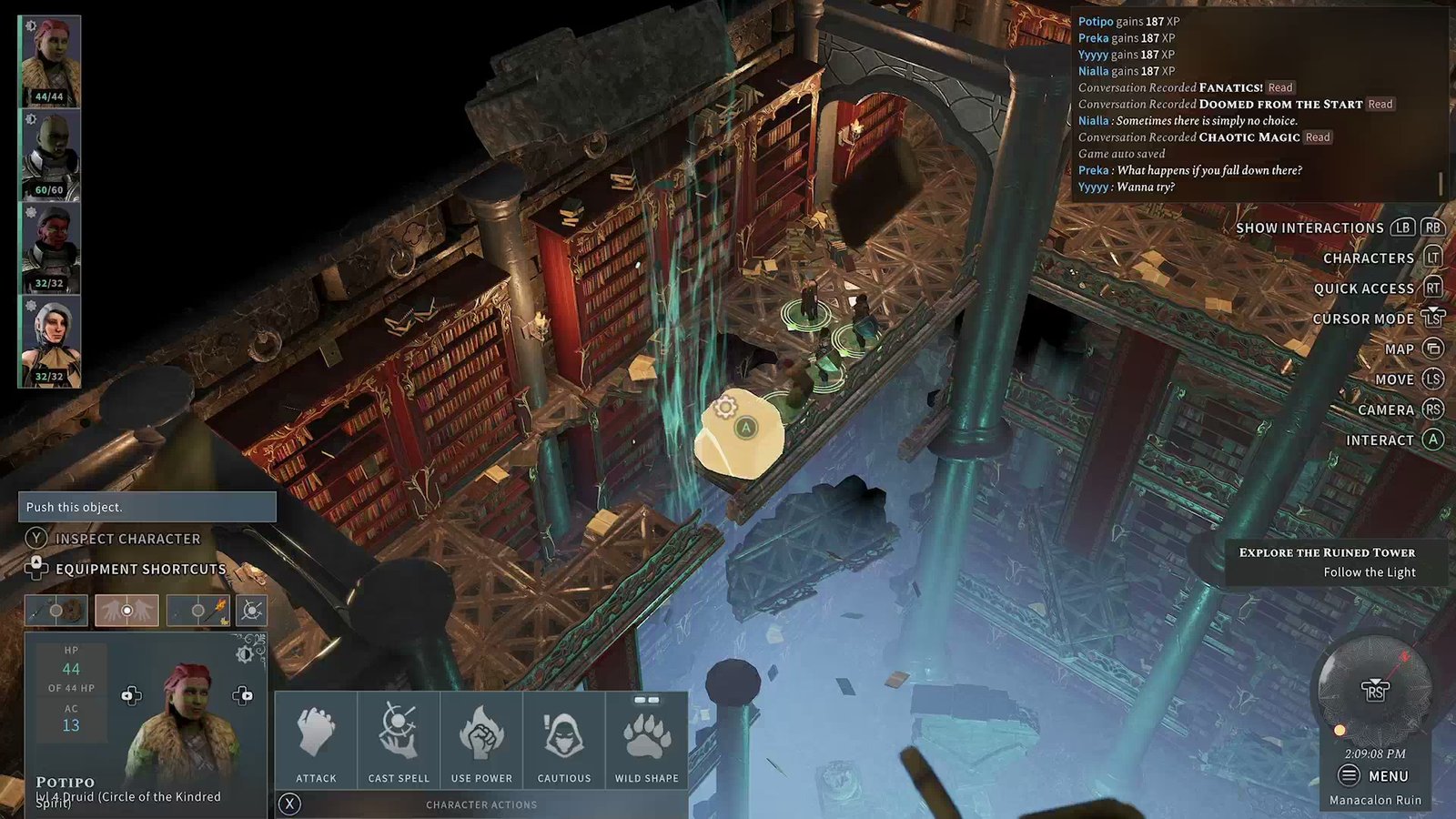Activate Wild Shape

pos(647,741)
